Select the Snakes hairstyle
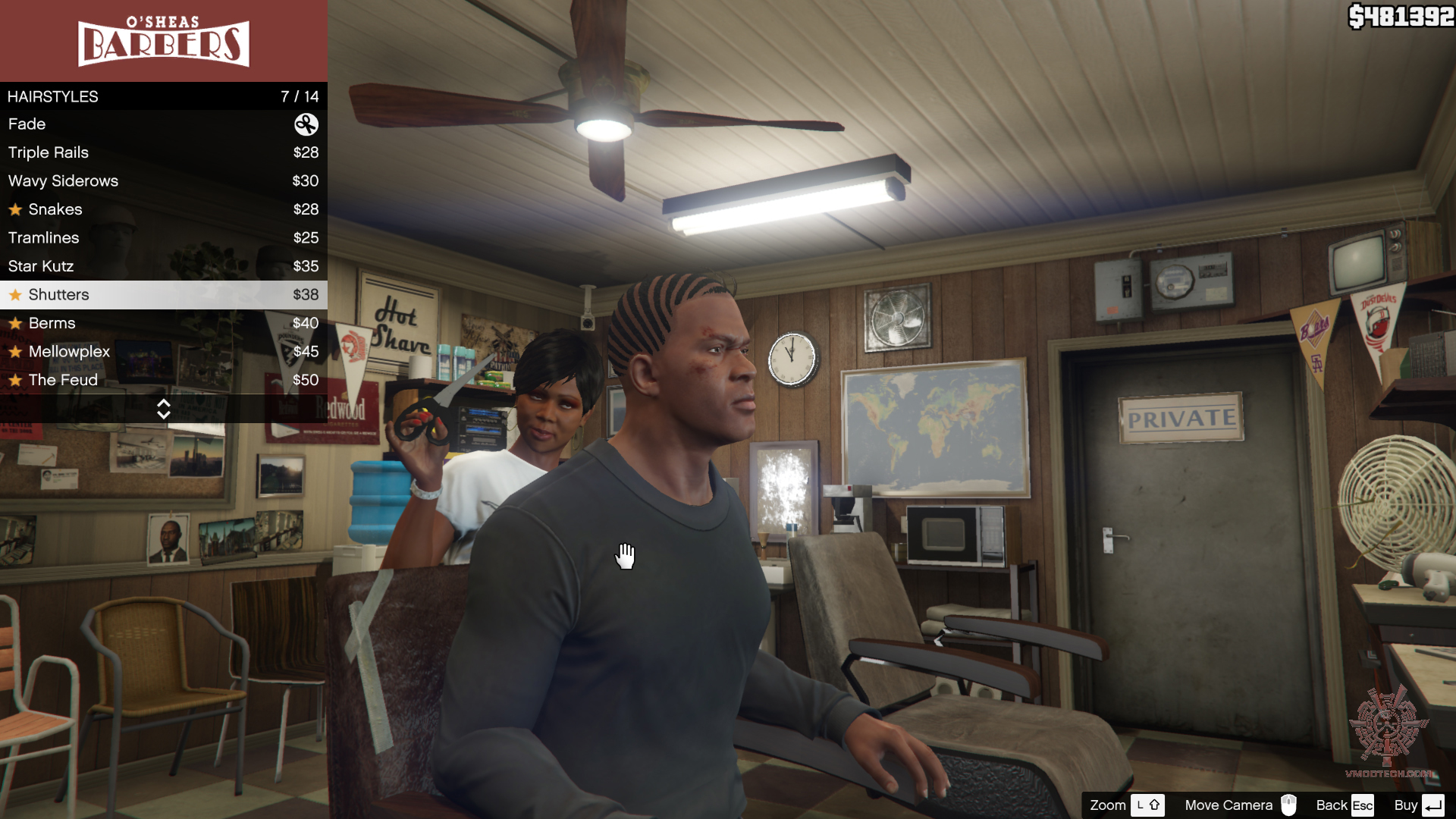This screenshot has width=1456, height=819. click(163, 209)
